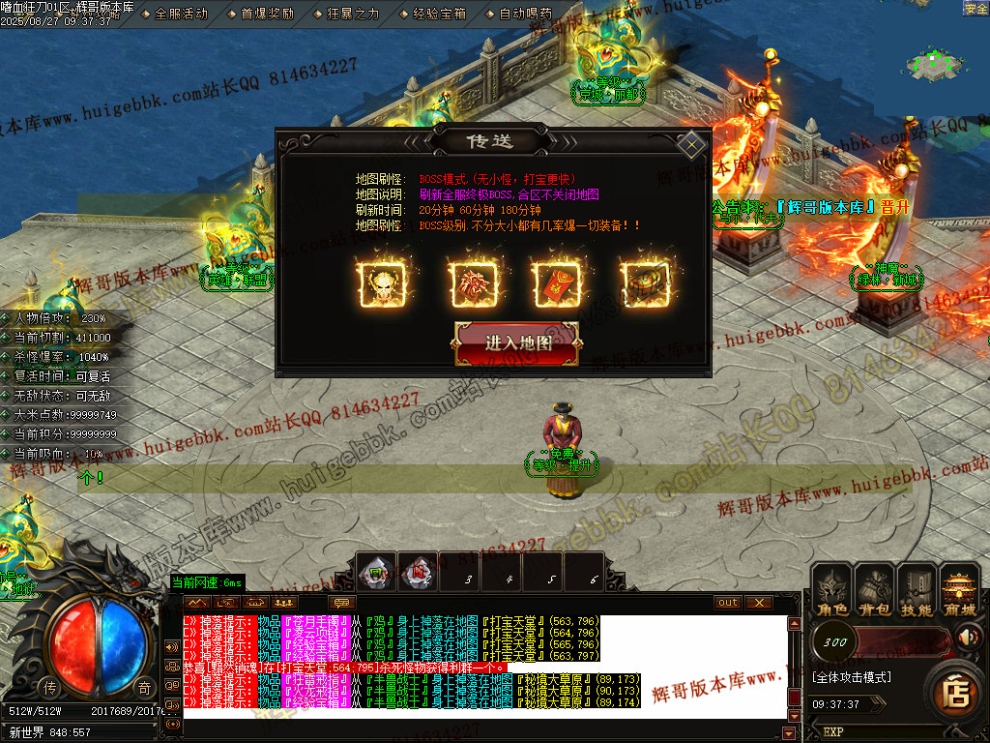The image size is (990, 743).
Task: Click the 传 button beside the health orb
Action: pos(51,687)
